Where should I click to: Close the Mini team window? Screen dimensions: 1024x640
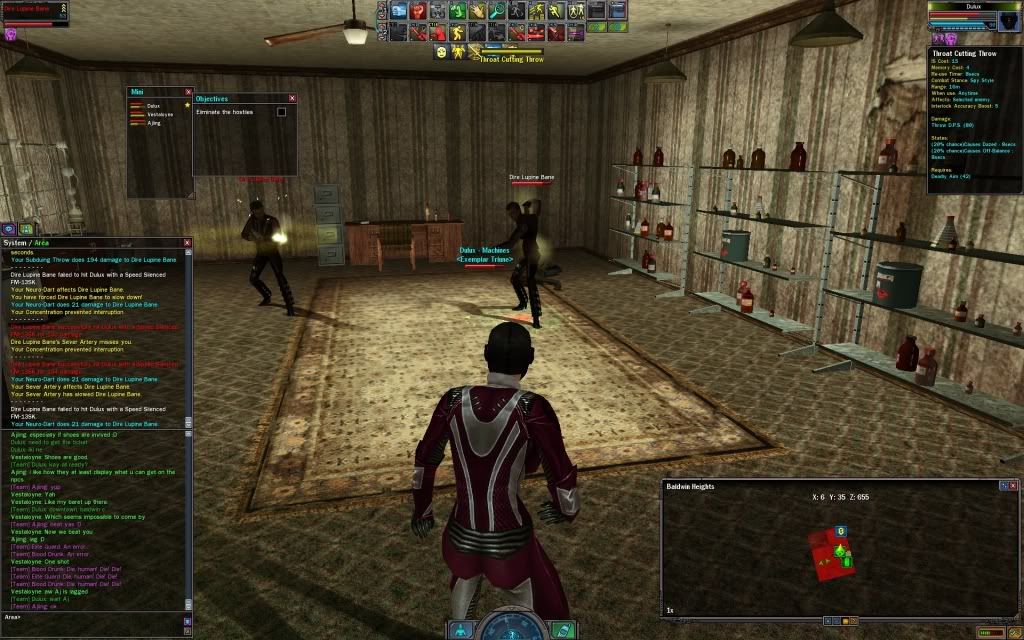pyautogui.click(x=186, y=92)
